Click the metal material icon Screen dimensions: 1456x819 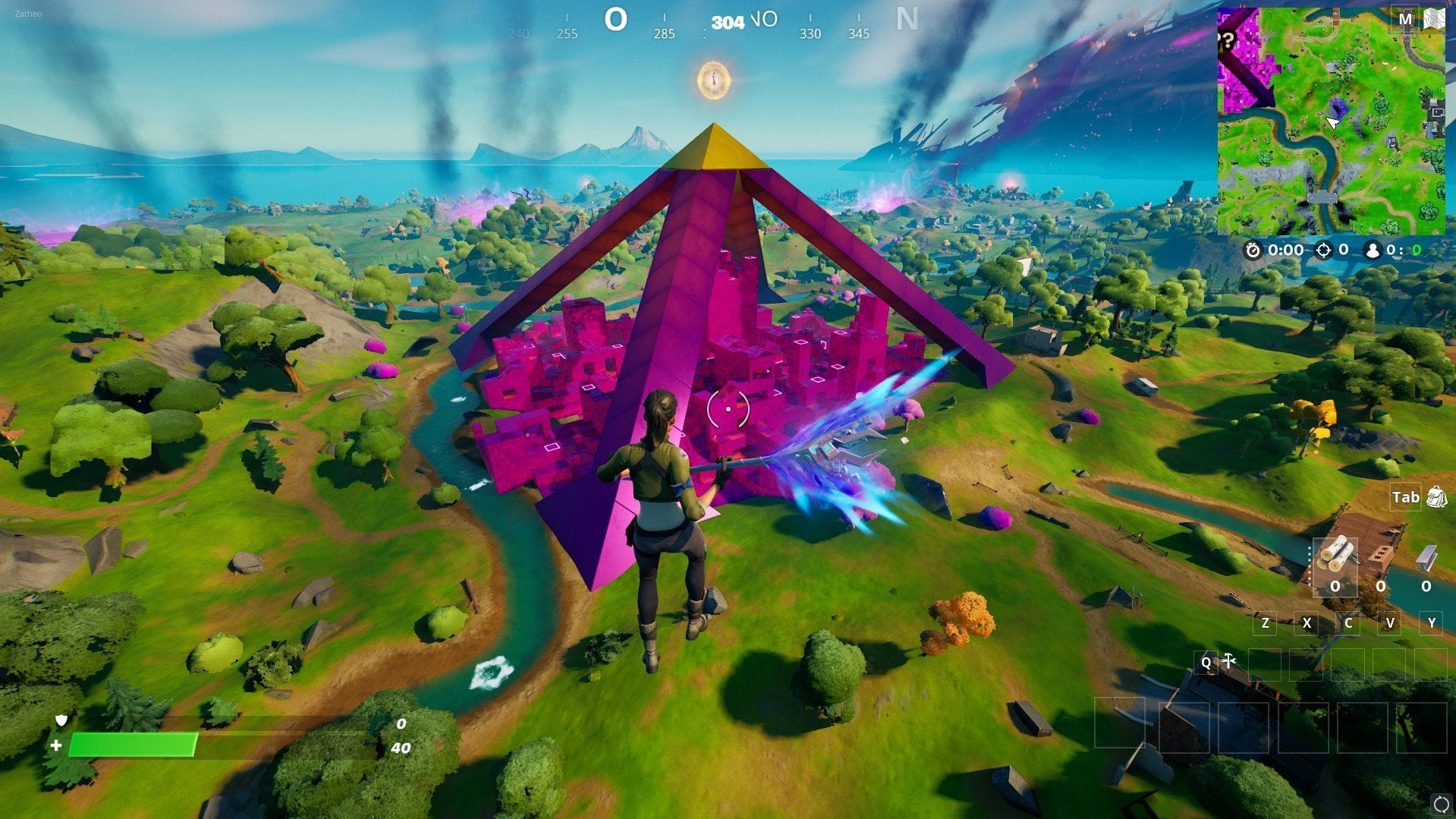coord(1426,559)
